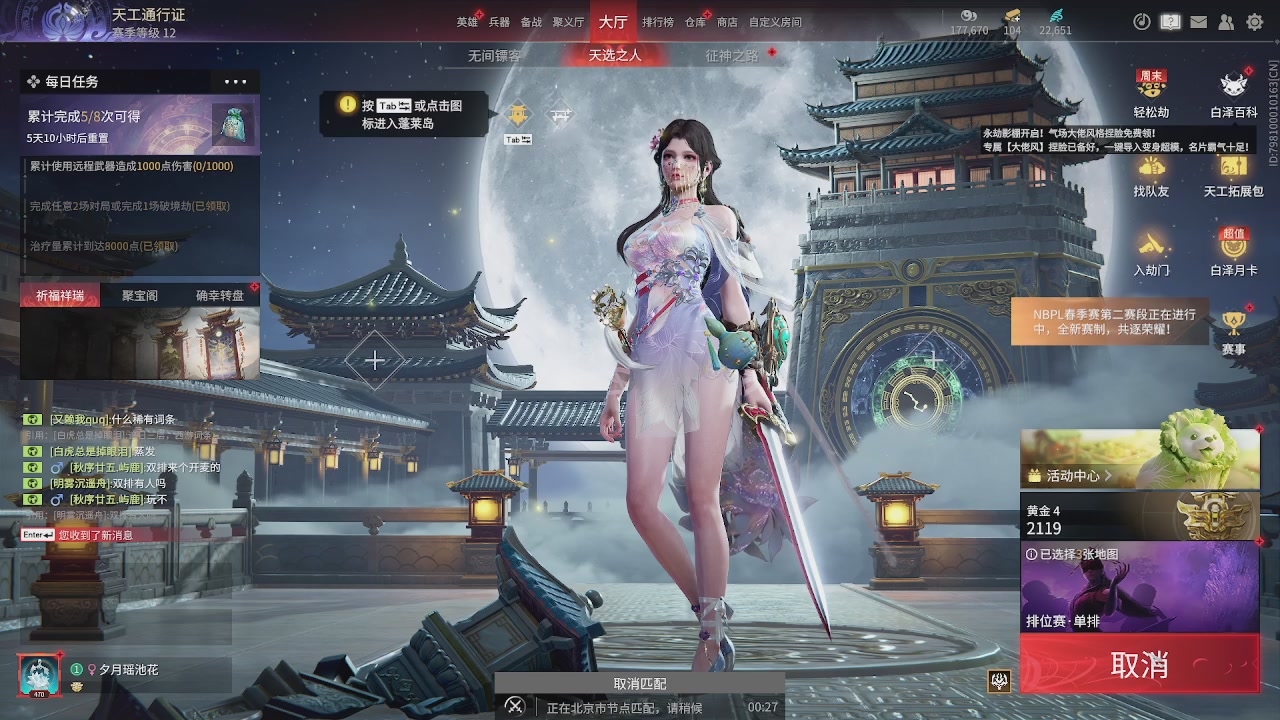Open the 赛事 tournament trophy icon
Screen dimensions: 1280x720
pos(1233,332)
